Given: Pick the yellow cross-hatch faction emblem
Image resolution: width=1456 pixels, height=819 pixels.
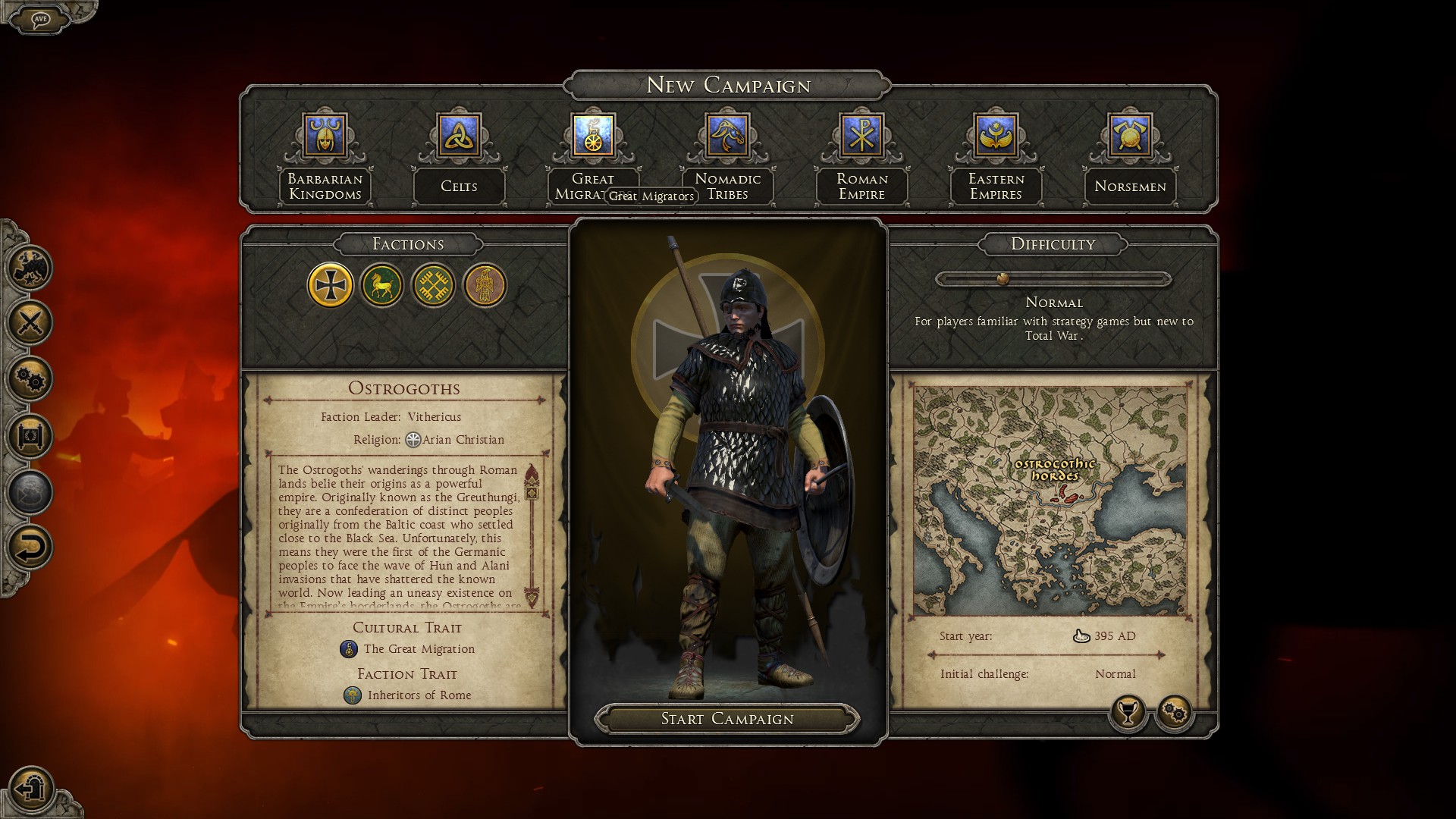Looking at the screenshot, I should [433, 285].
